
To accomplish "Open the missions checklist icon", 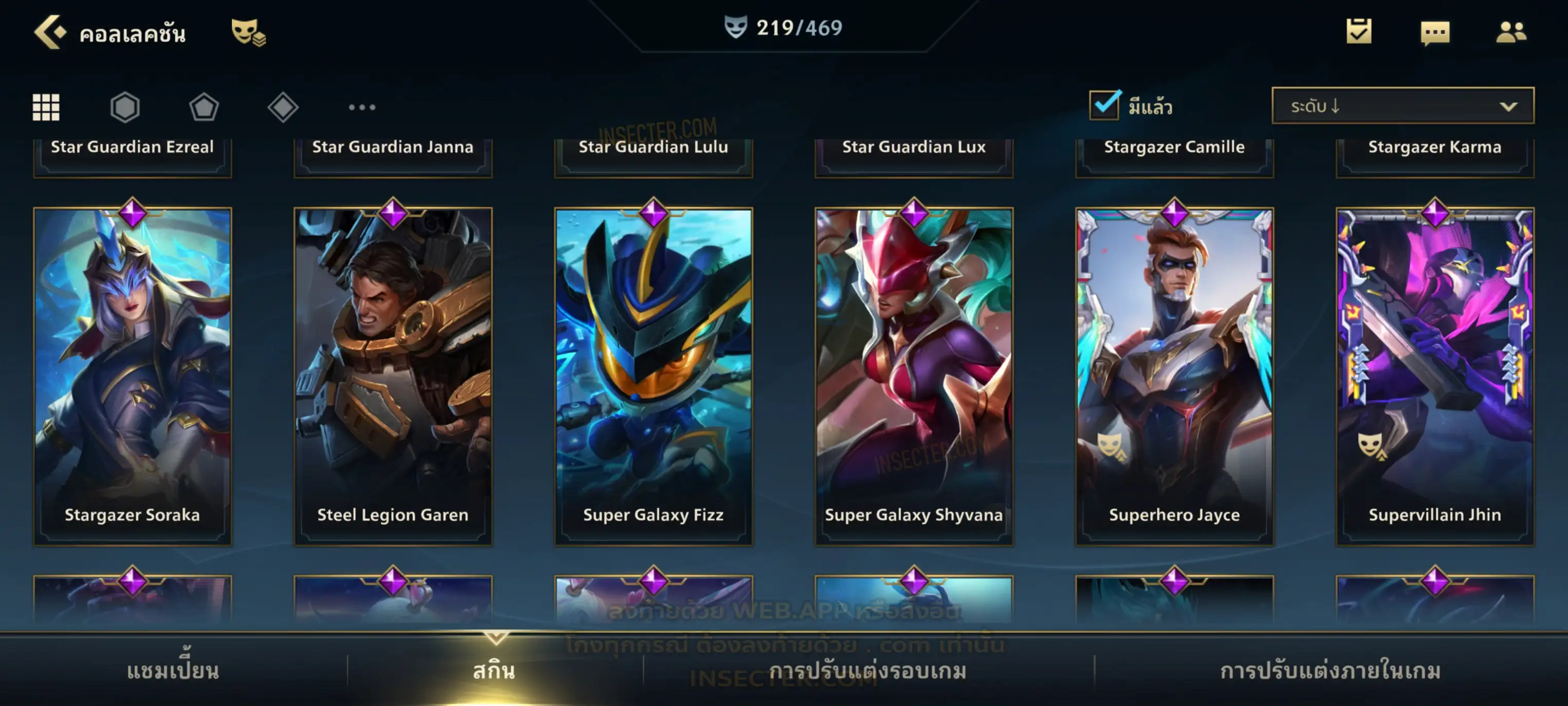I will point(1359,31).
